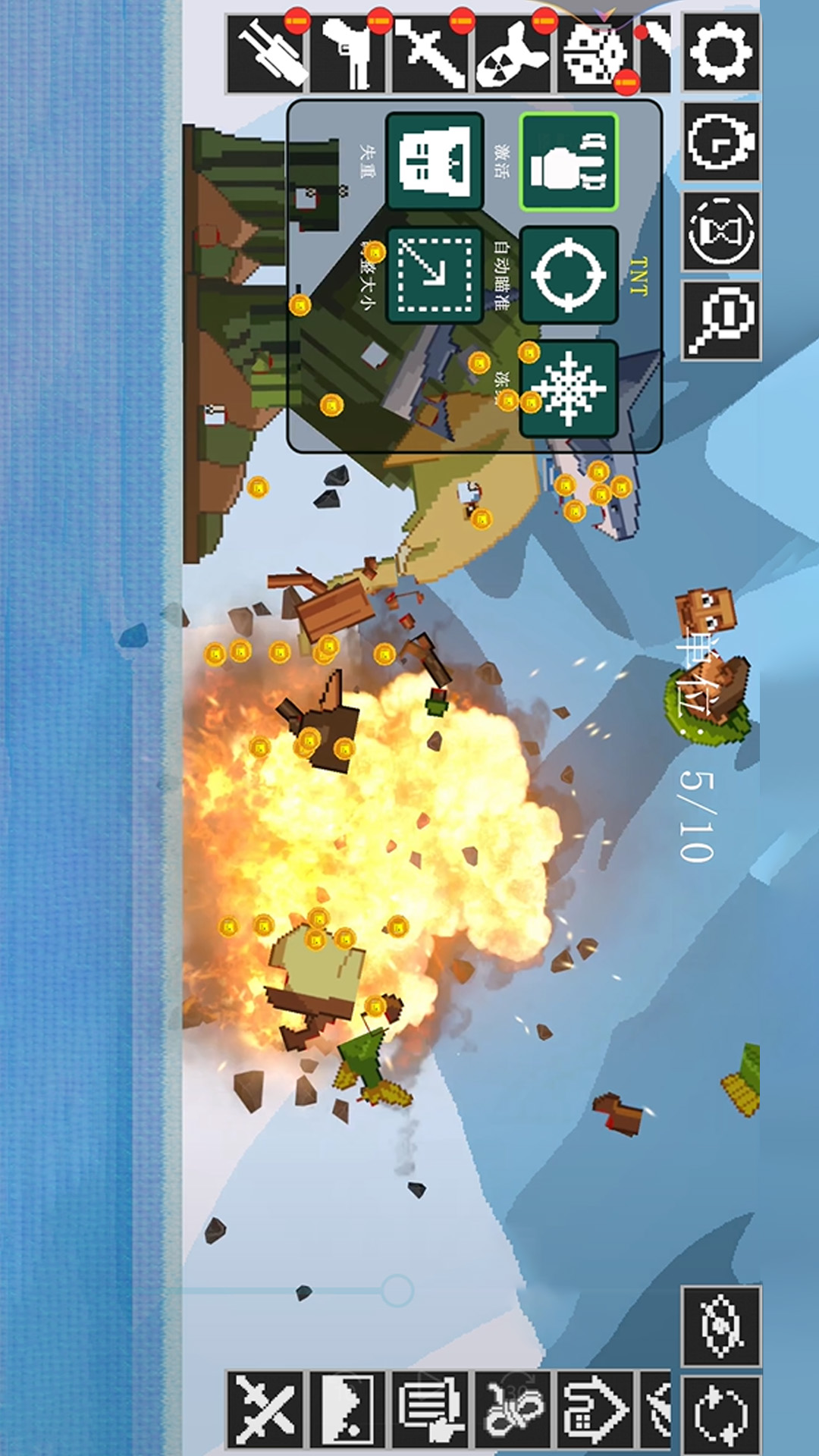819x1456 pixels.
Task: Choose the 调整大小 resize tool
Action: pyautogui.click(x=435, y=275)
